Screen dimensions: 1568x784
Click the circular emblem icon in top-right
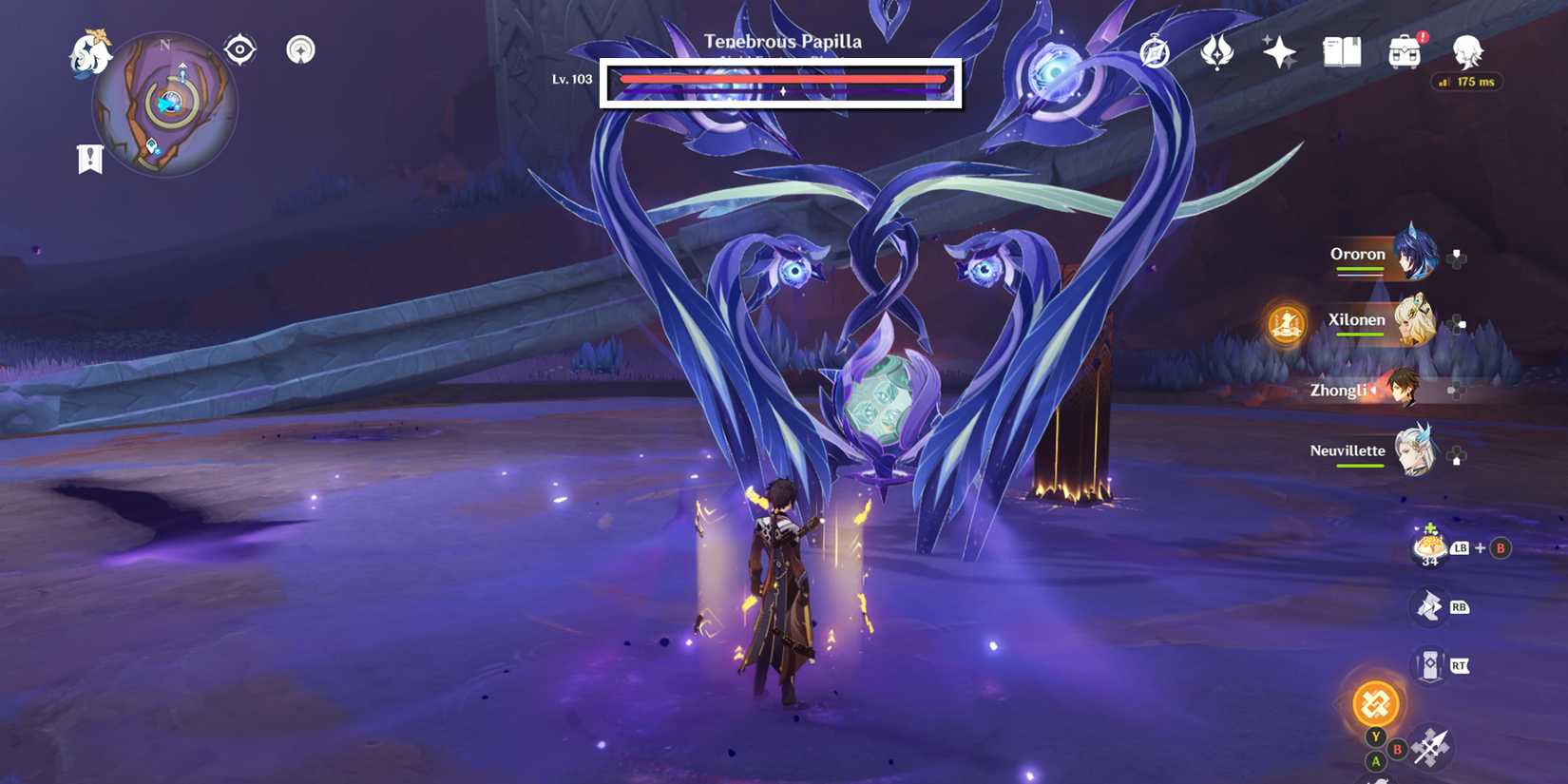tap(1152, 54)
